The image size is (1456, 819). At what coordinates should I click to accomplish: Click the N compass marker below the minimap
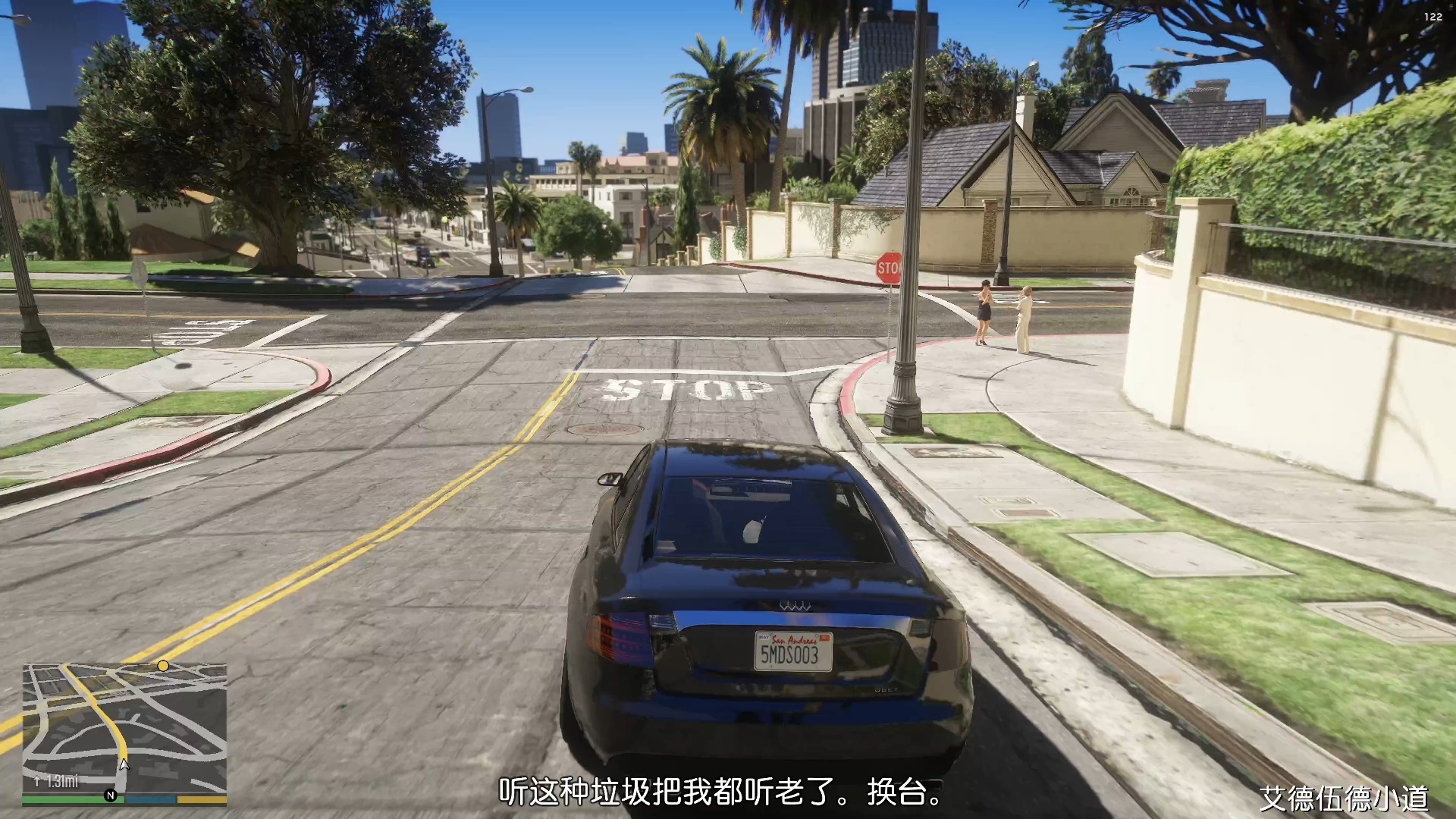click(x=111, y=795)
